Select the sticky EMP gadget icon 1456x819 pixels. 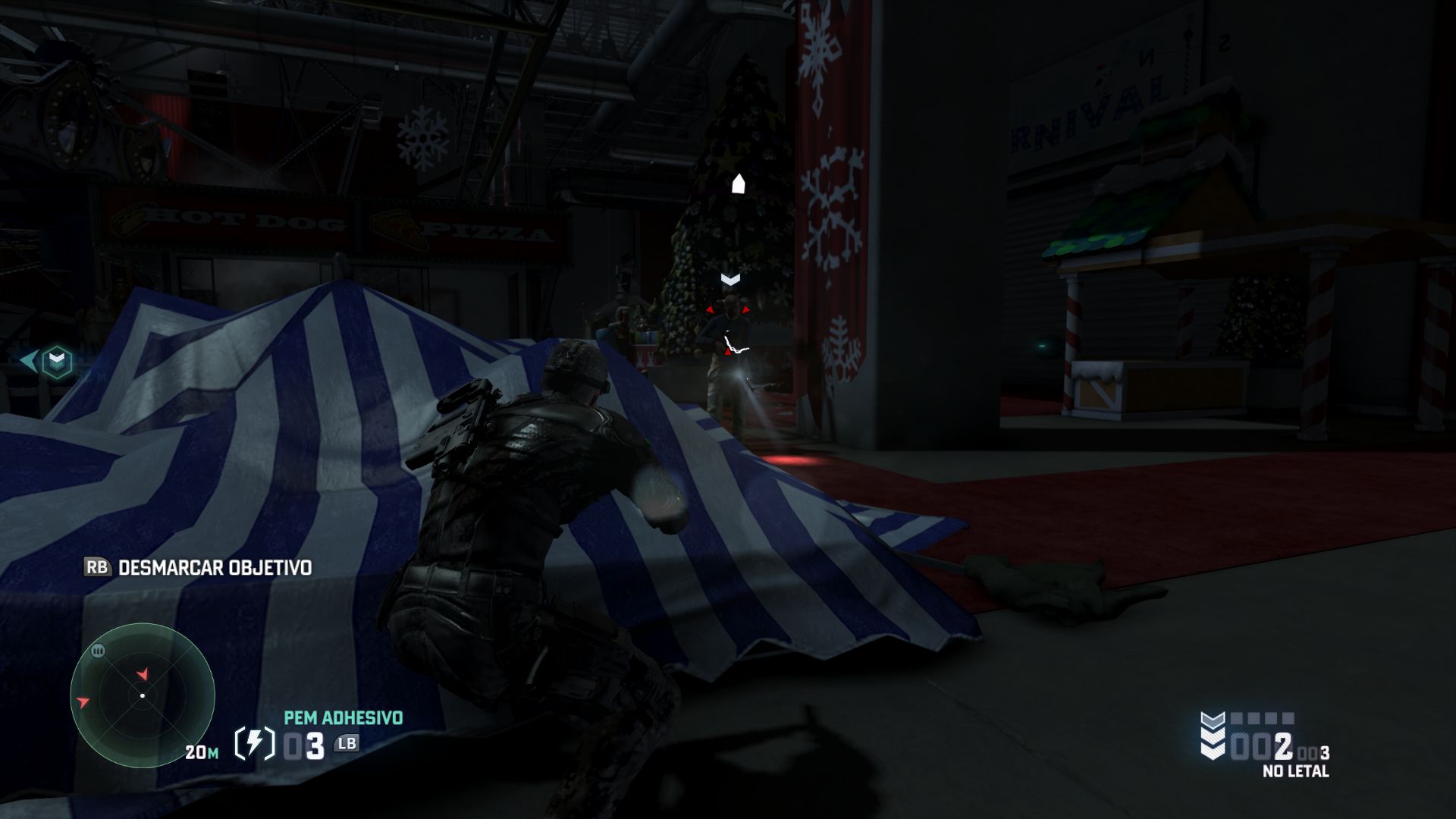click(255, 744)
